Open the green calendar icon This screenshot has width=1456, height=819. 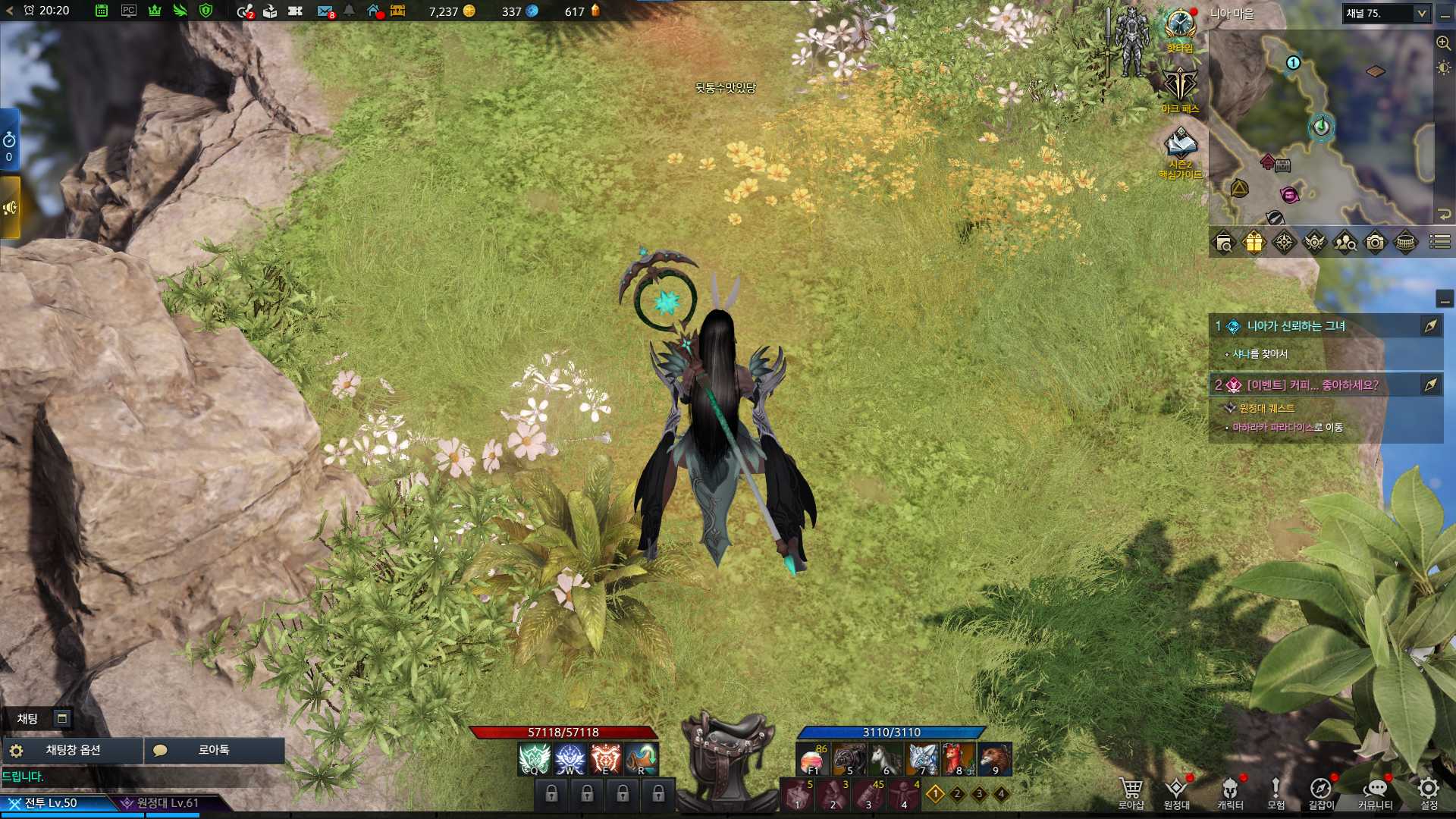pos(102,11)
